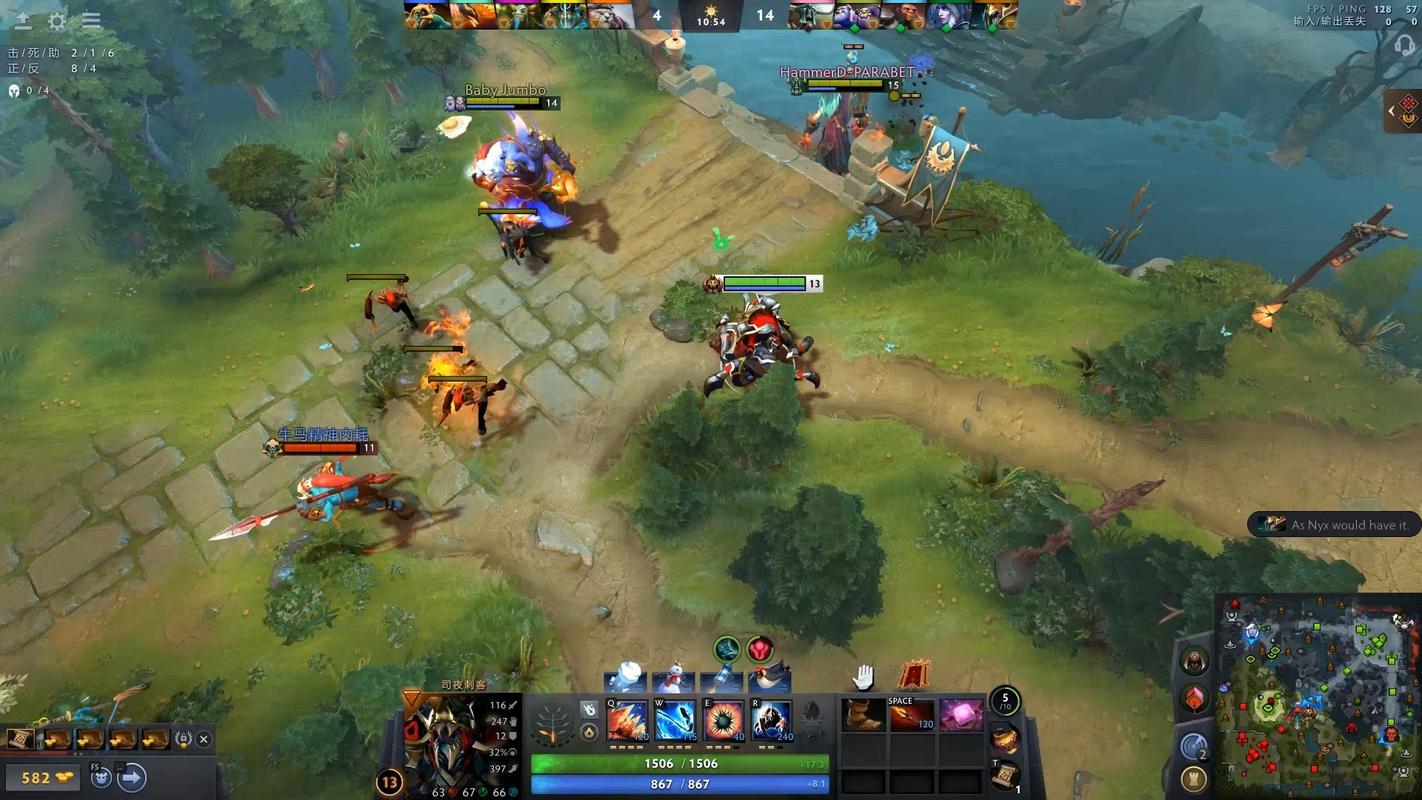Select Nyx Assassin's W ability icon

coord(674,720)
